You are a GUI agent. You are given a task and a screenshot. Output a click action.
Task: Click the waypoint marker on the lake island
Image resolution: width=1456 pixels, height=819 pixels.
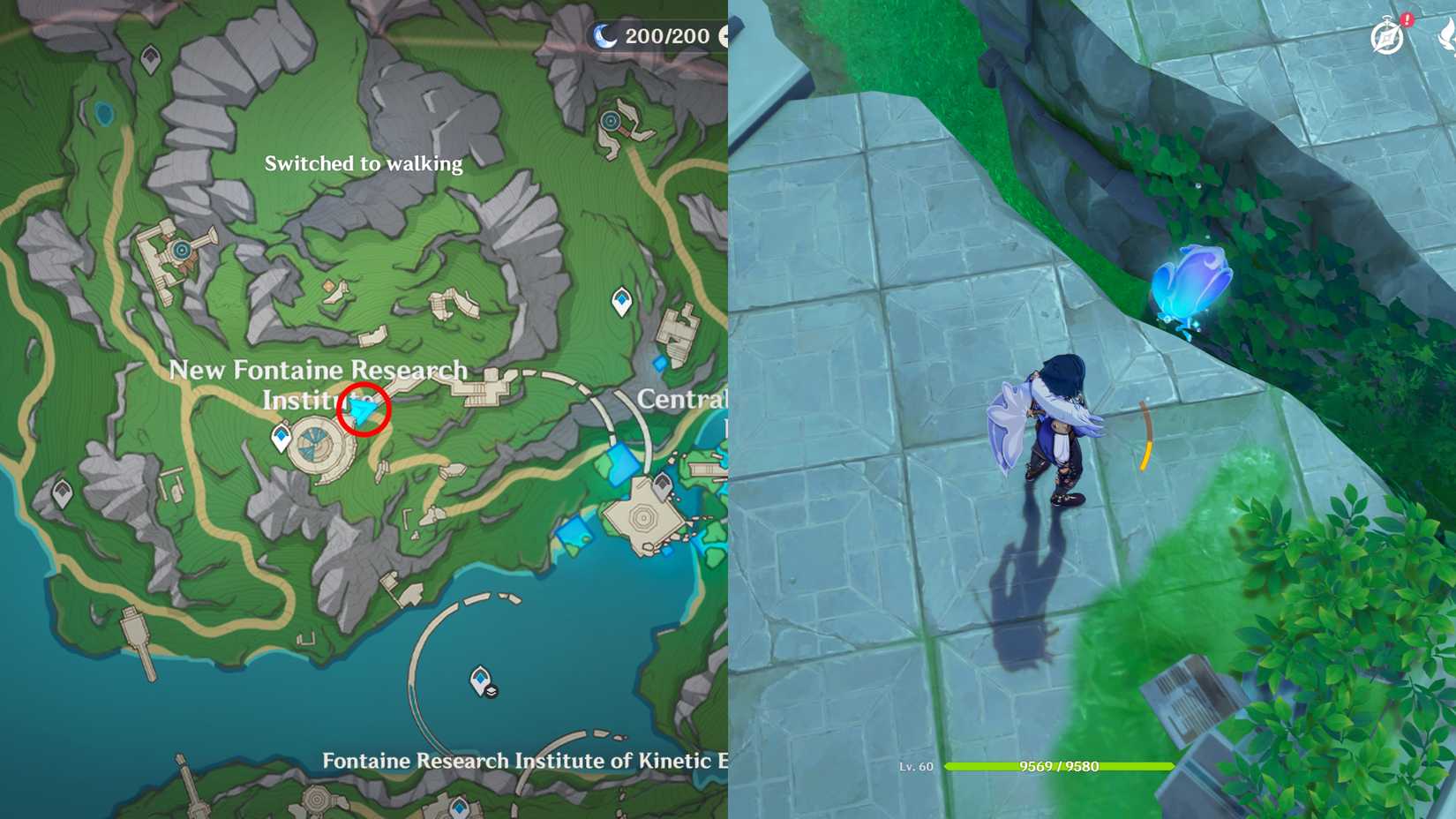pyautogui.click(x=481, y=678)
